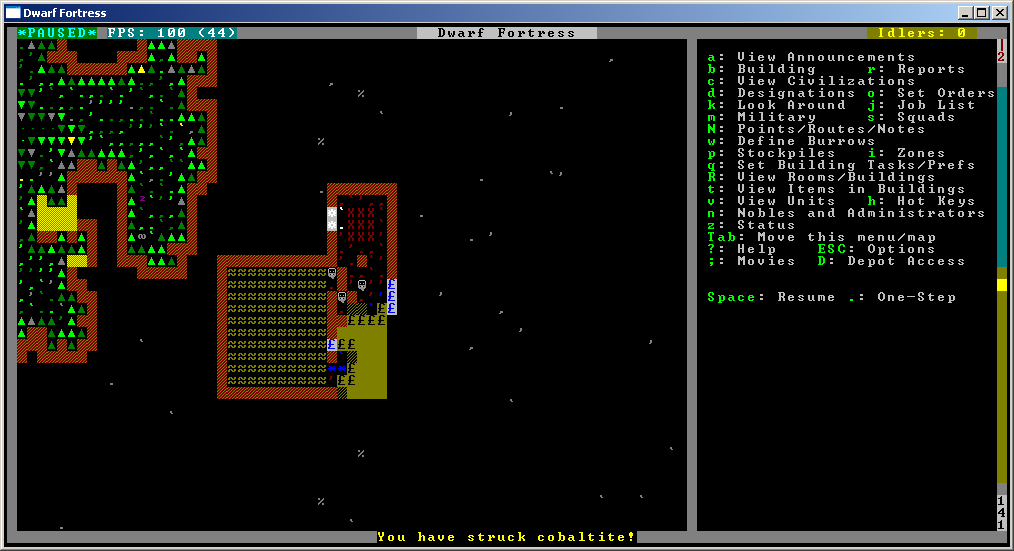This screenshot has height=551, width=1014.
Task: Close the Dwarf Fortress window
Action: pyautogui.click(x=999, y=13)
